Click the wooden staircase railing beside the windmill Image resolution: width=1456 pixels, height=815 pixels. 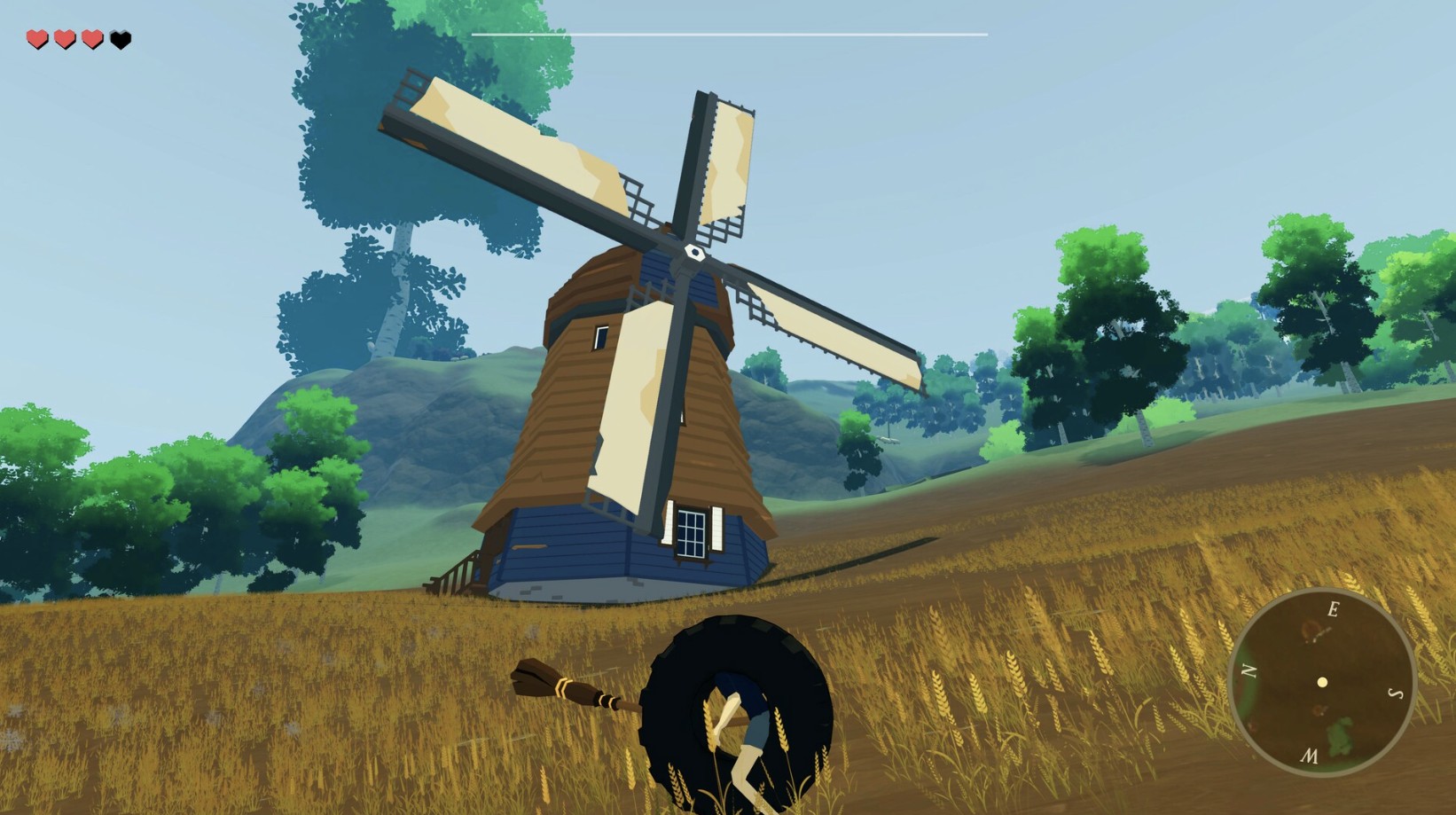click(x=458, y=569)
